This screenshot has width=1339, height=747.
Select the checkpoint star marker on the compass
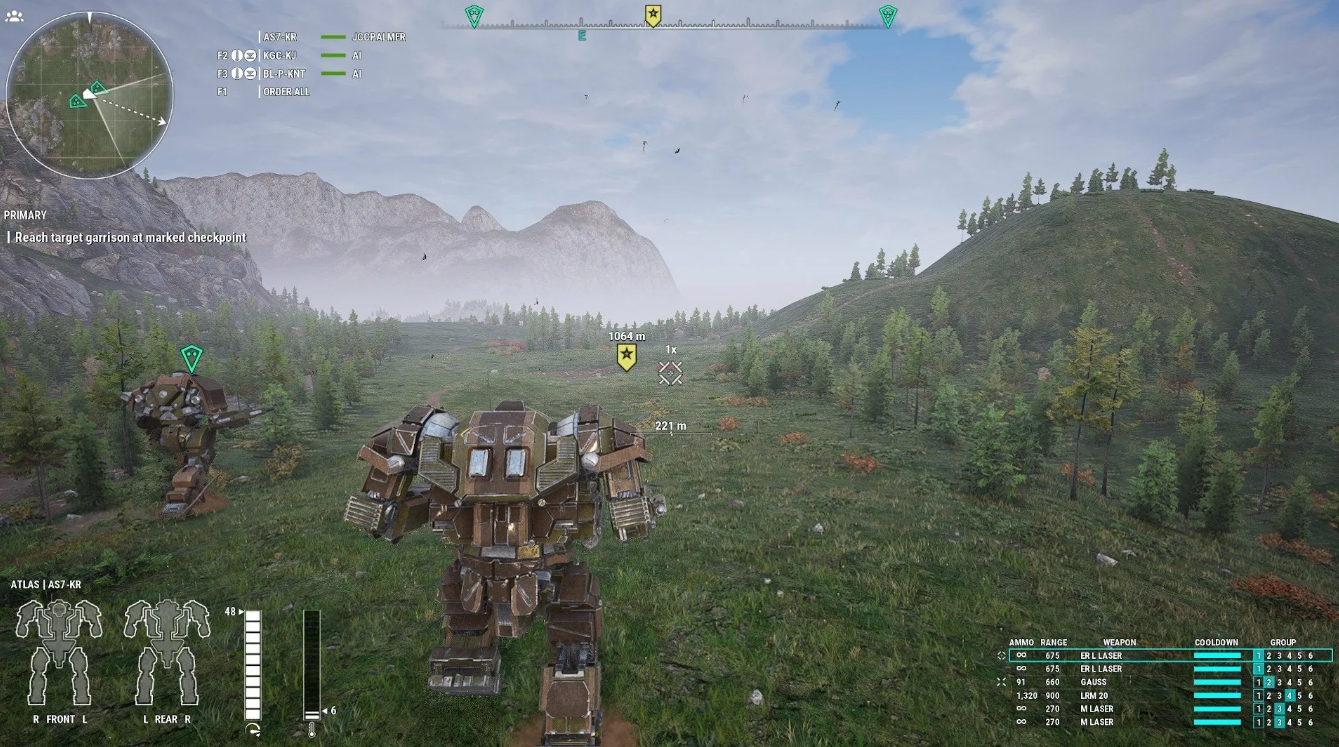click(x=654, y=13)
